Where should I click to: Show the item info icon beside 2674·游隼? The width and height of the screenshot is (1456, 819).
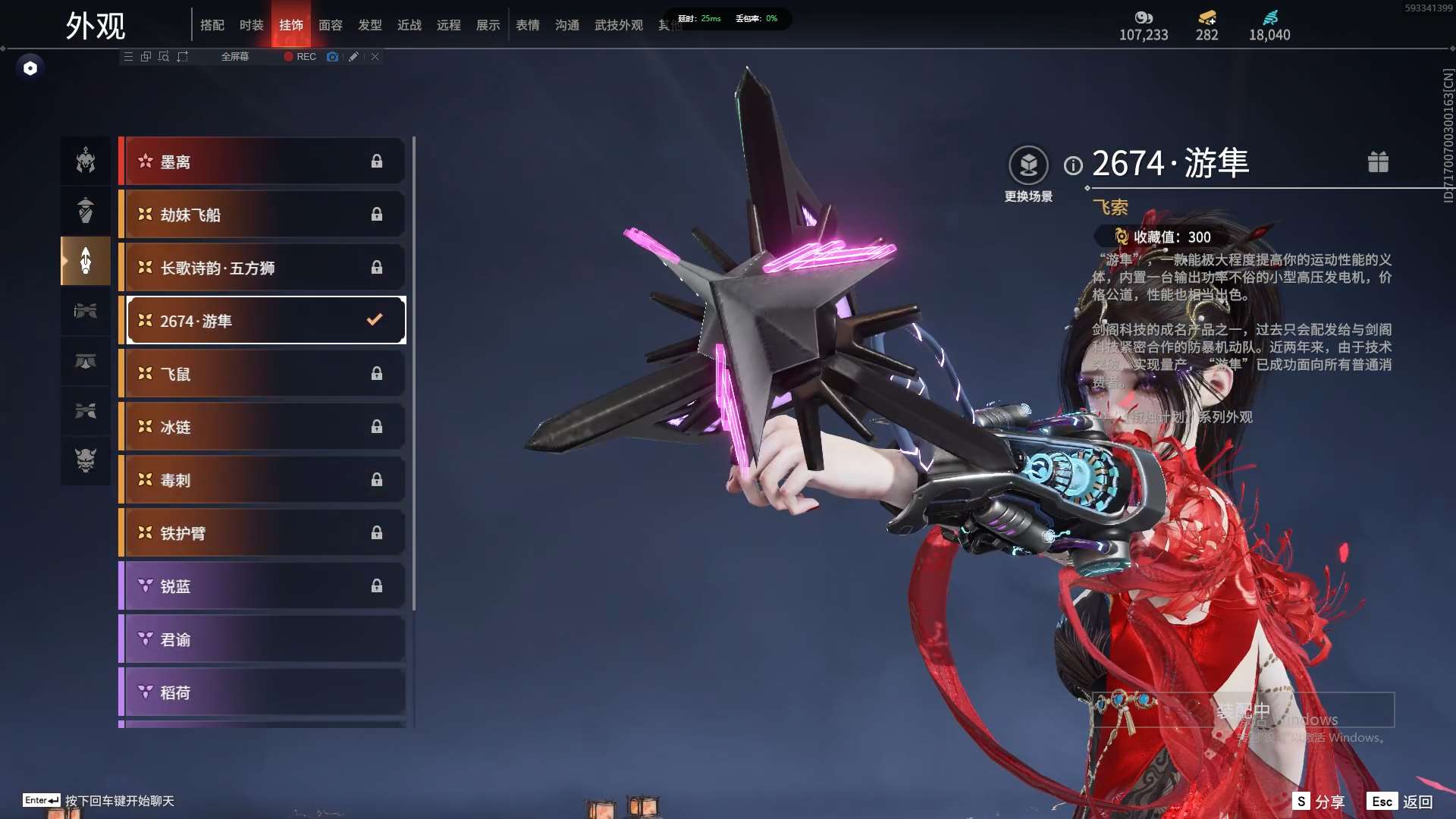1073,165
